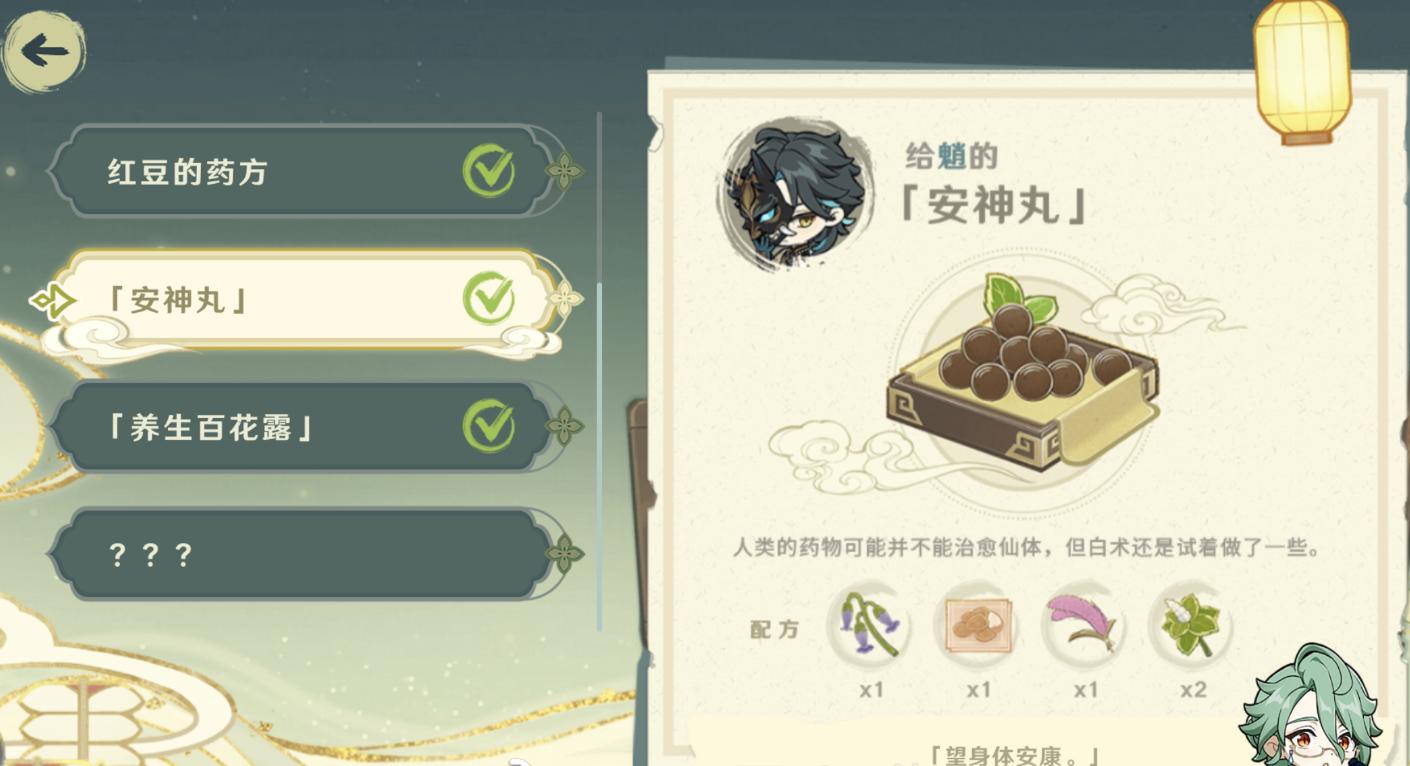
Task: Click the checkmark on 「养生百花露」
Action: click(x=490, y=425)
